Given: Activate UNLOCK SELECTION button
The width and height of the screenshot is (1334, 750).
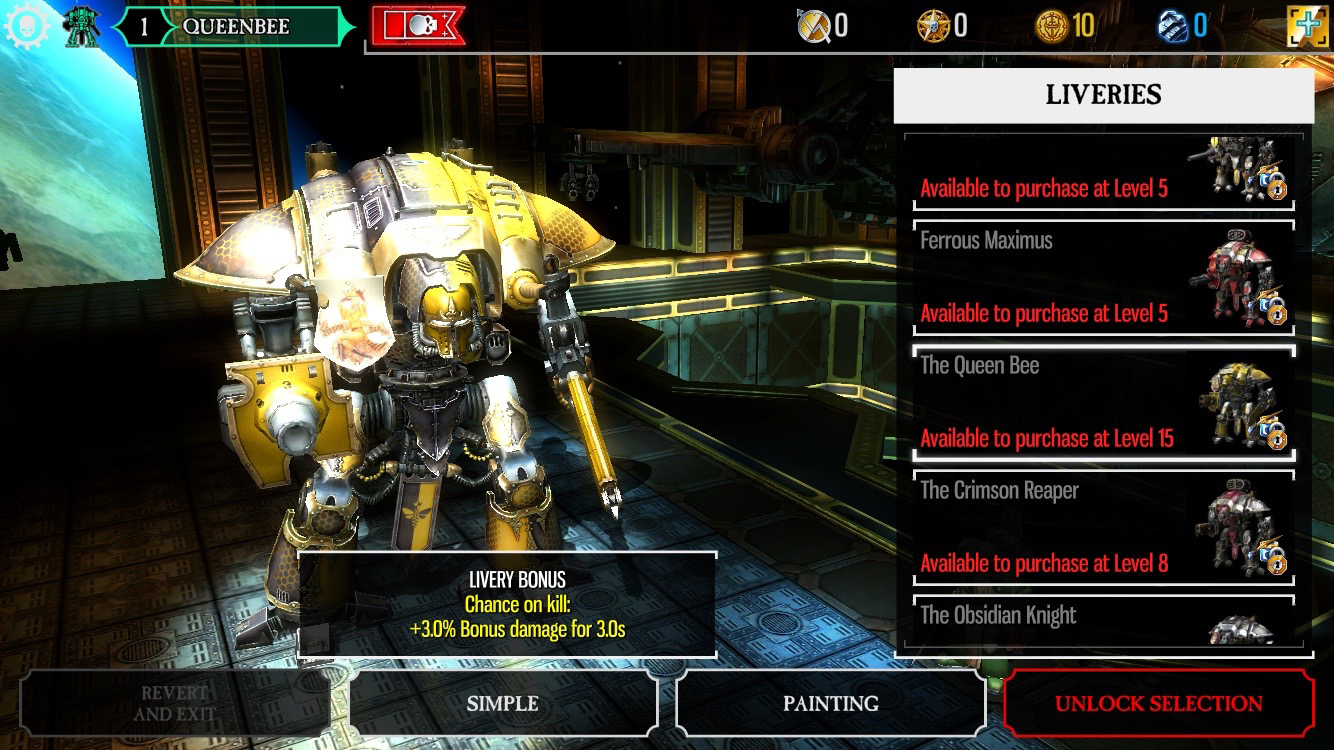Looking at the screenshot, I should tap(1158, 703).
